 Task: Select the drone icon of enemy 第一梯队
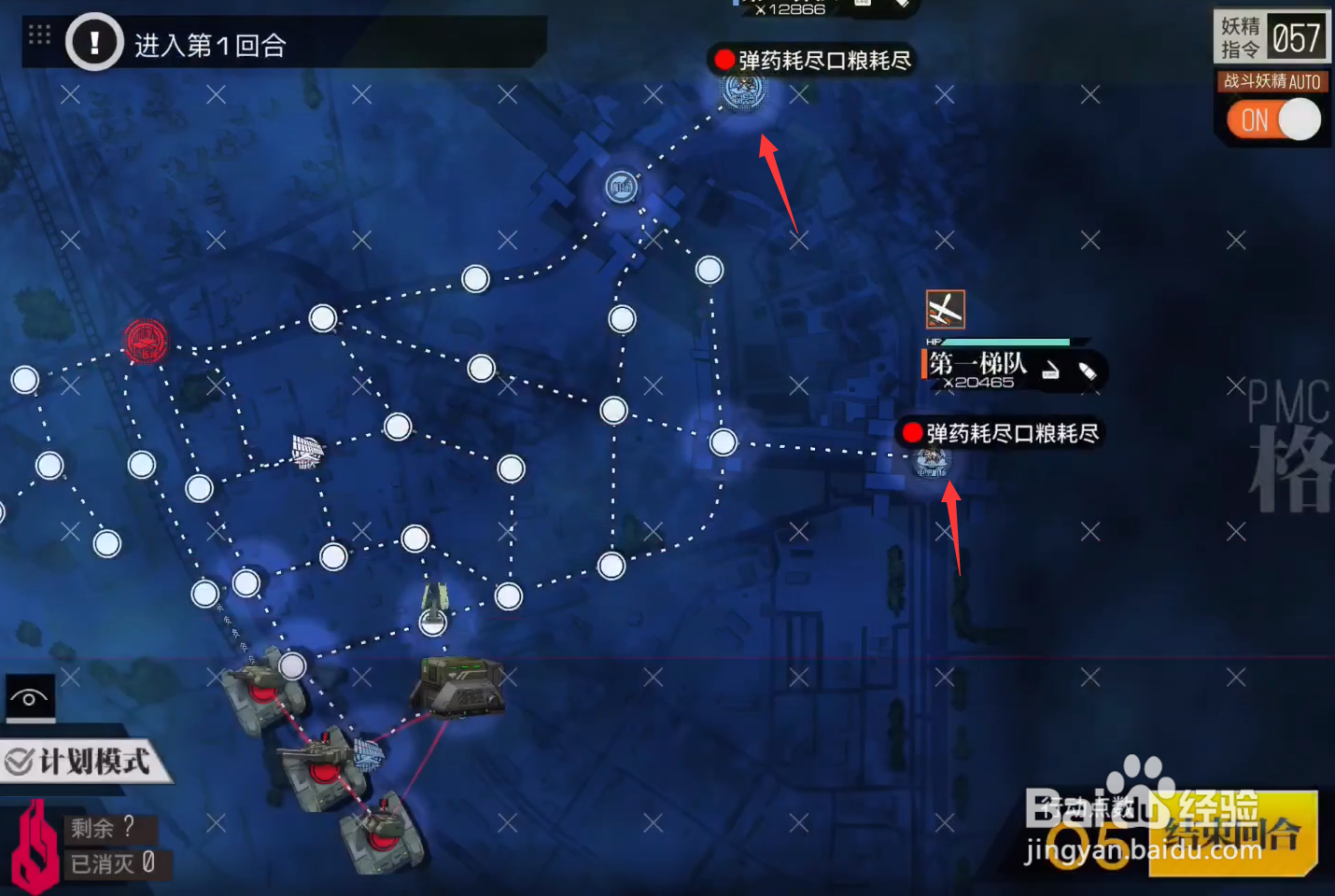[945, 309]
